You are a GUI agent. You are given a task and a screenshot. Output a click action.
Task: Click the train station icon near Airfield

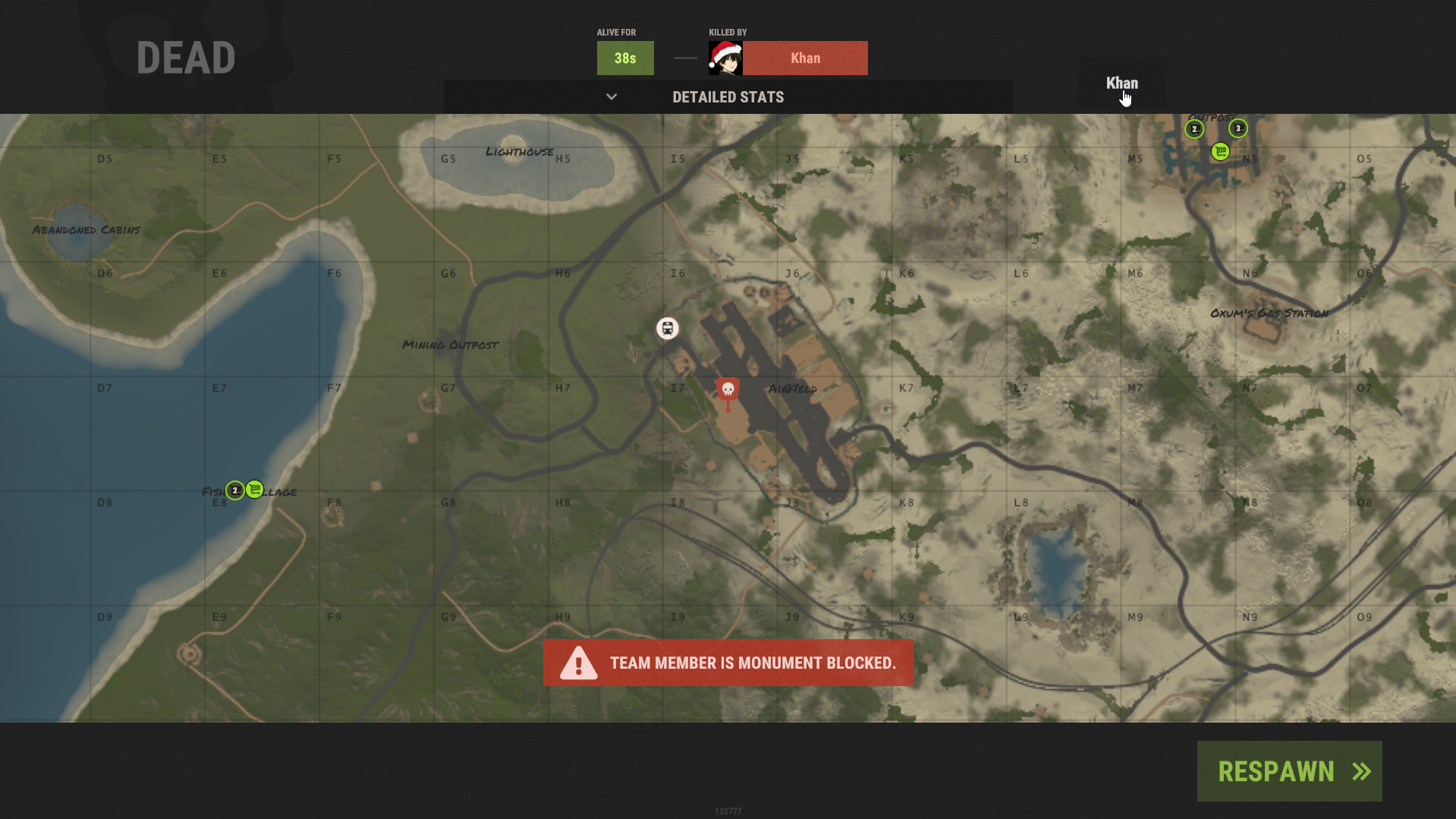pyautogui.click(x=668, y=329)
